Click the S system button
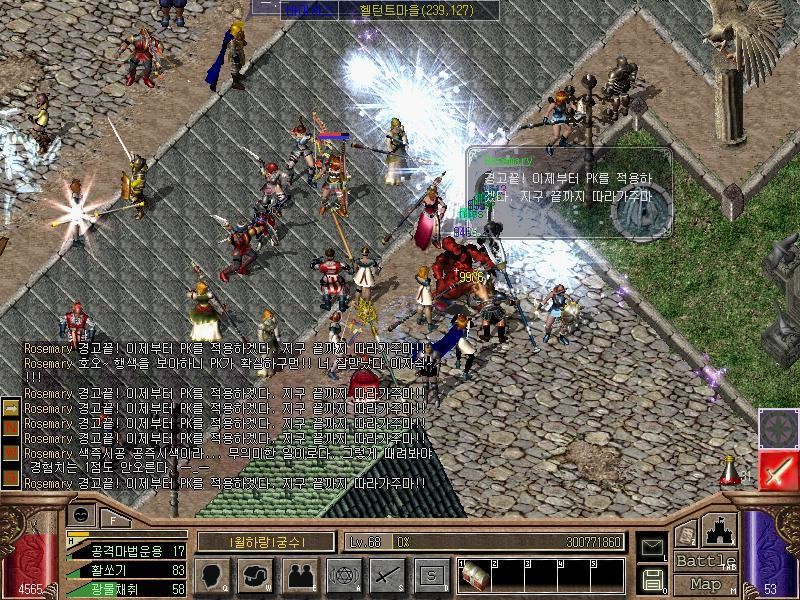The image size is (800, 600). click(430, 575)
